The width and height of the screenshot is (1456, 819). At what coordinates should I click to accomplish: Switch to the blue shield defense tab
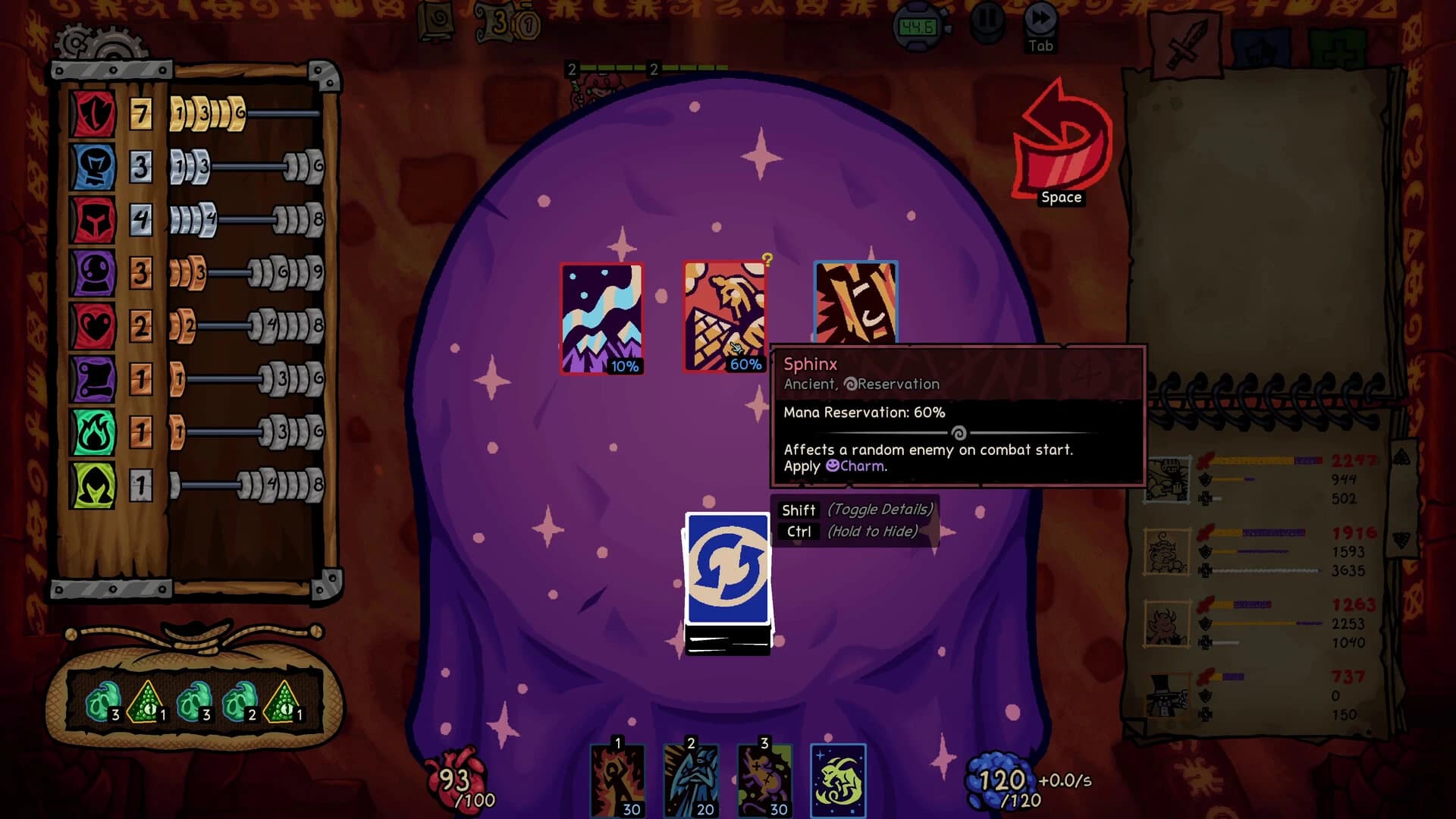click(x=1263, y=45)
